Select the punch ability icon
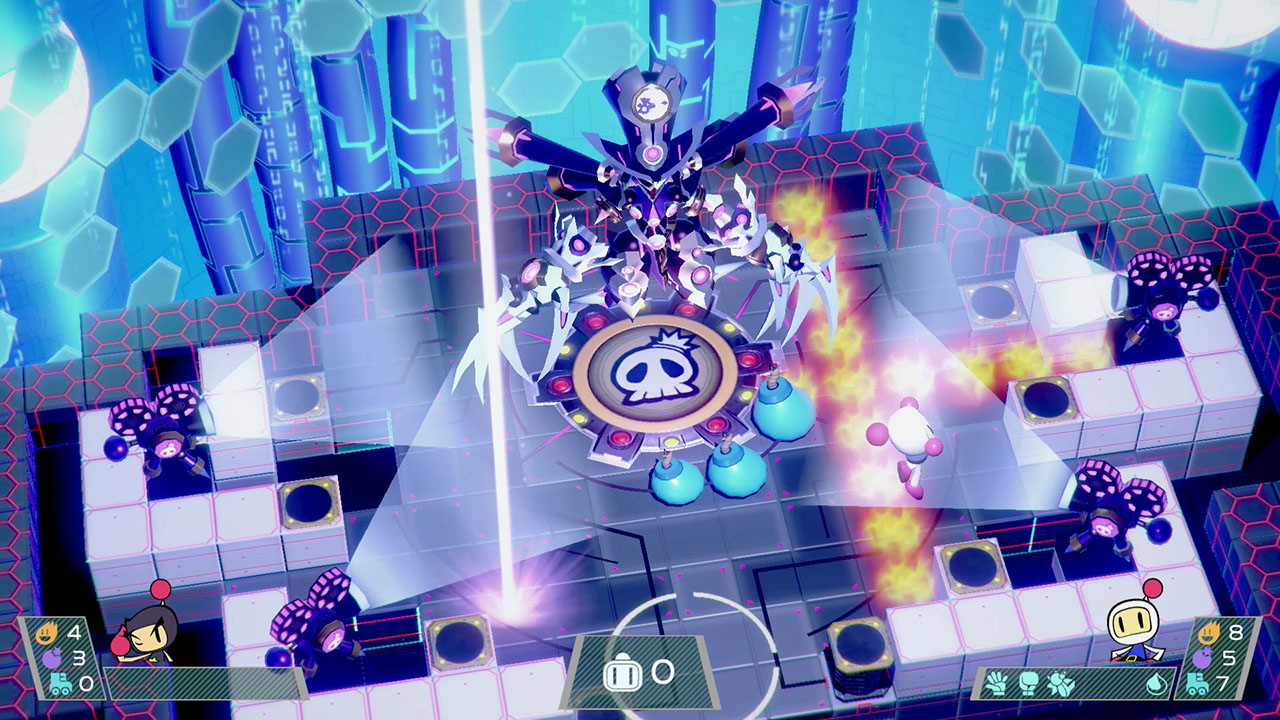The height and width of the screenshot is (720, 1280). tap(1028, 681)
